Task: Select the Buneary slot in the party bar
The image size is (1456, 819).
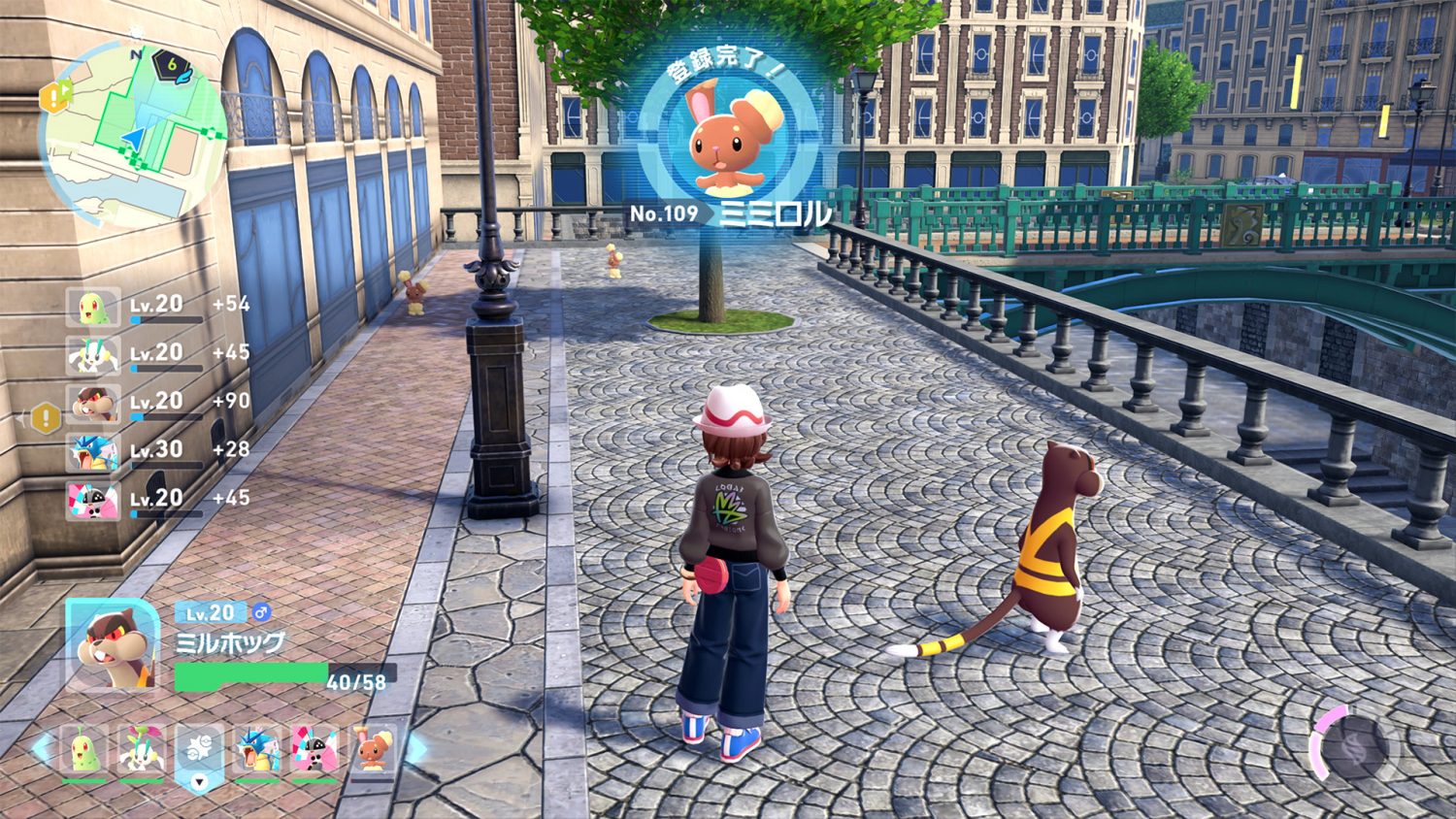Action: click(373, 750)
